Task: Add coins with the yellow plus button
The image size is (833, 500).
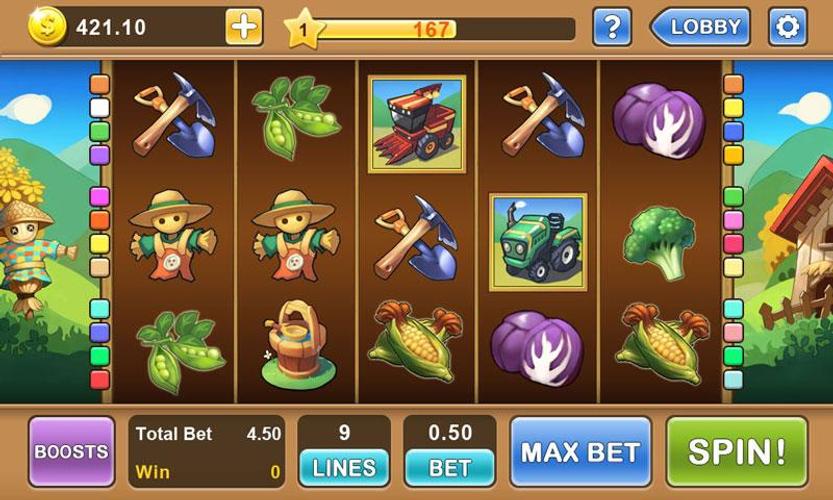Action: (243, 27)
